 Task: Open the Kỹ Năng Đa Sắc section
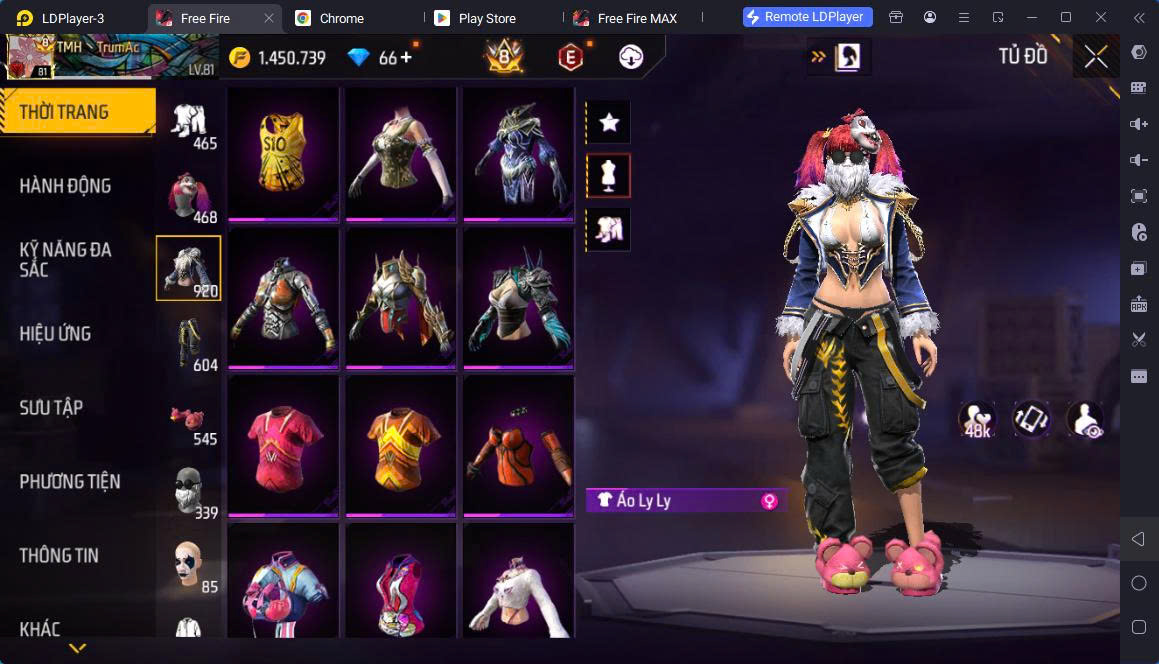click(66, 259)
